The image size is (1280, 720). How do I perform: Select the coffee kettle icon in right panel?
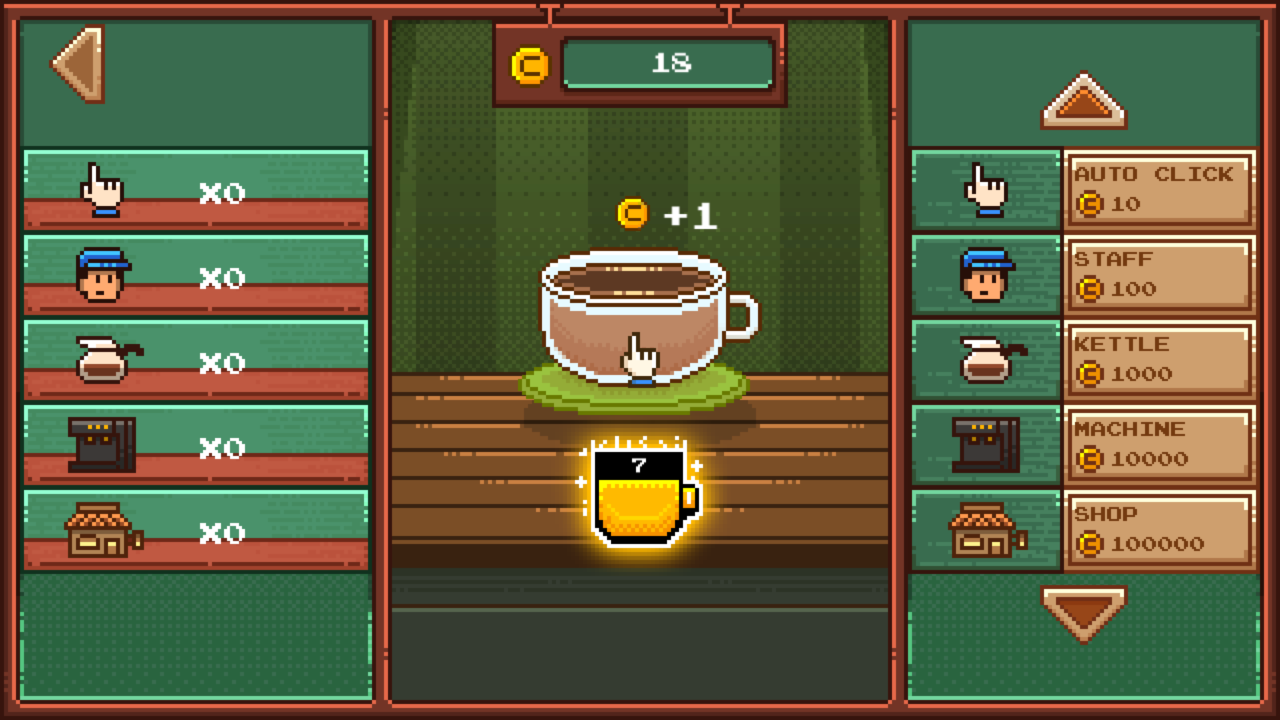coord(985,359)
